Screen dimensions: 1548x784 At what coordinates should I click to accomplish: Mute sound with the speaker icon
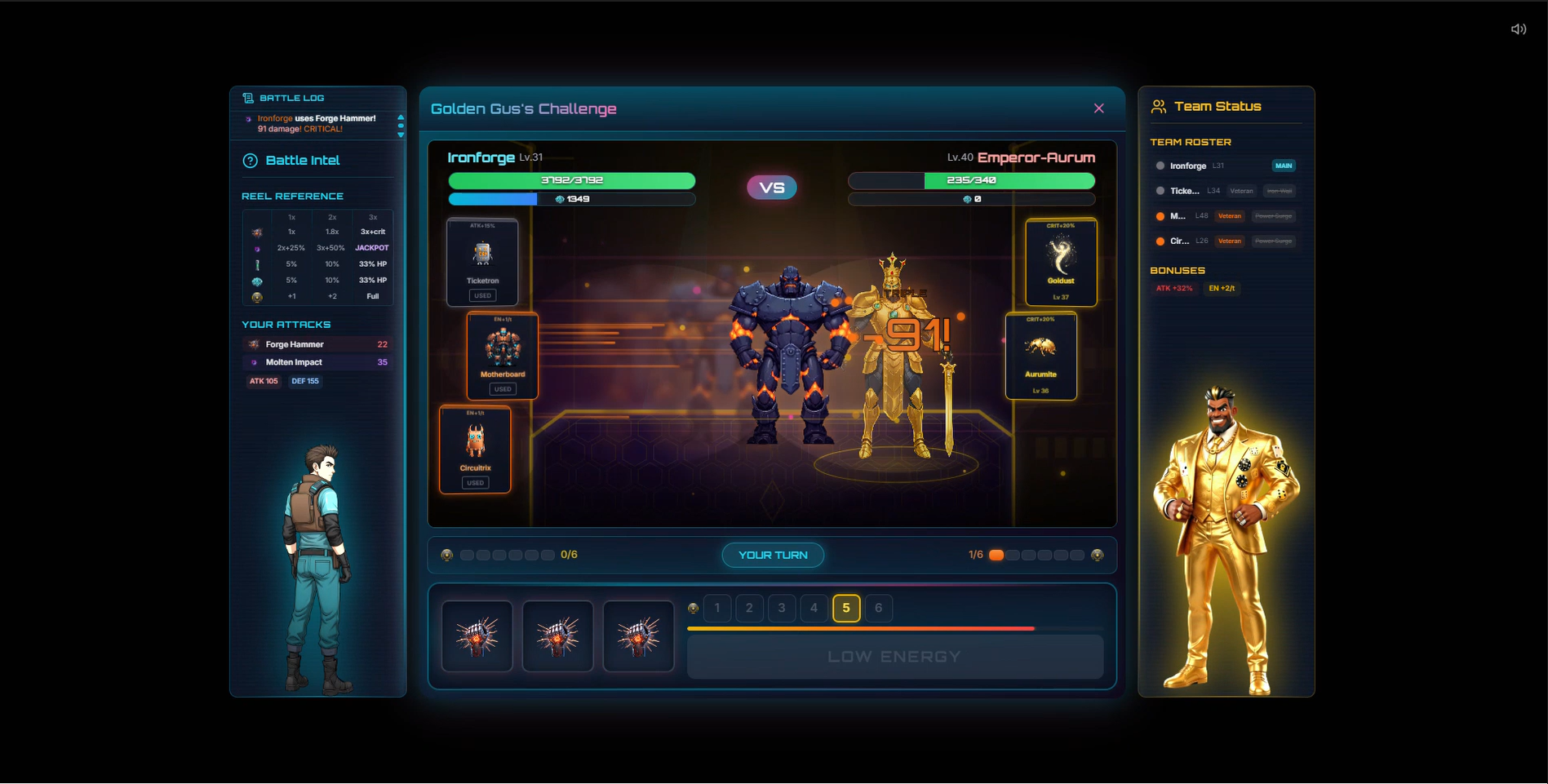point(1519,29)
